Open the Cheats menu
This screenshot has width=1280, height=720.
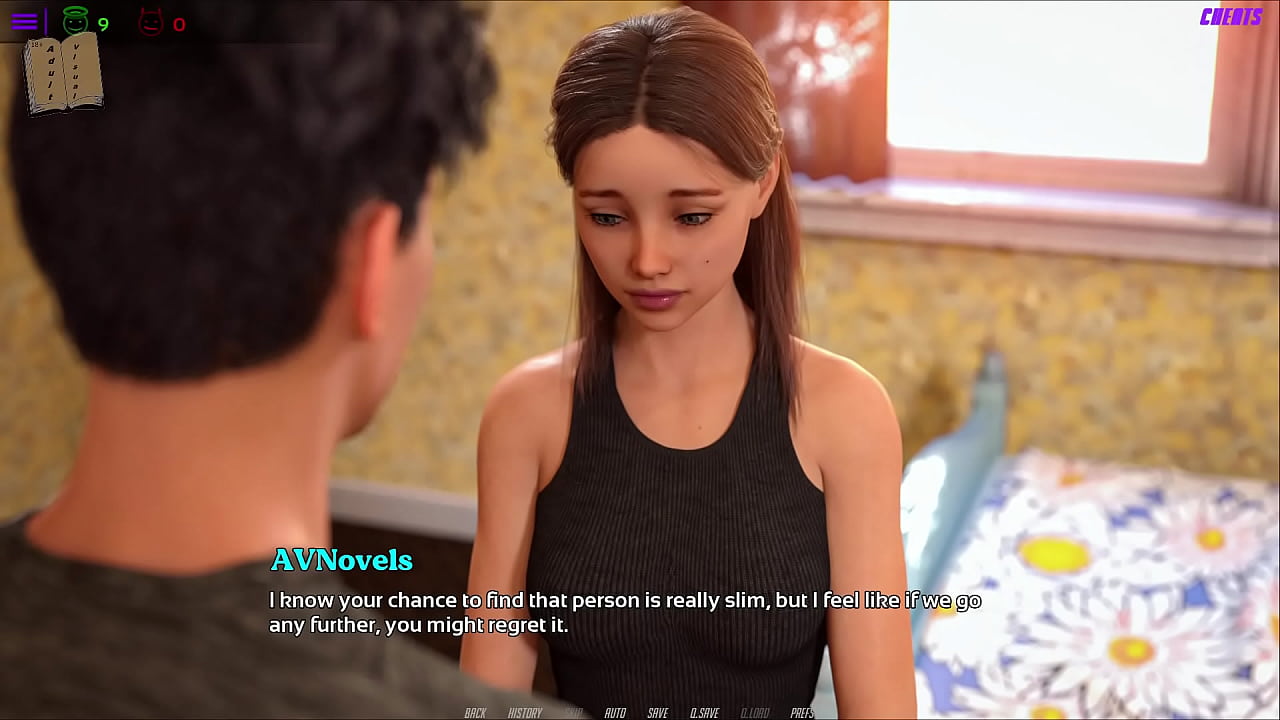point(1230,17)
